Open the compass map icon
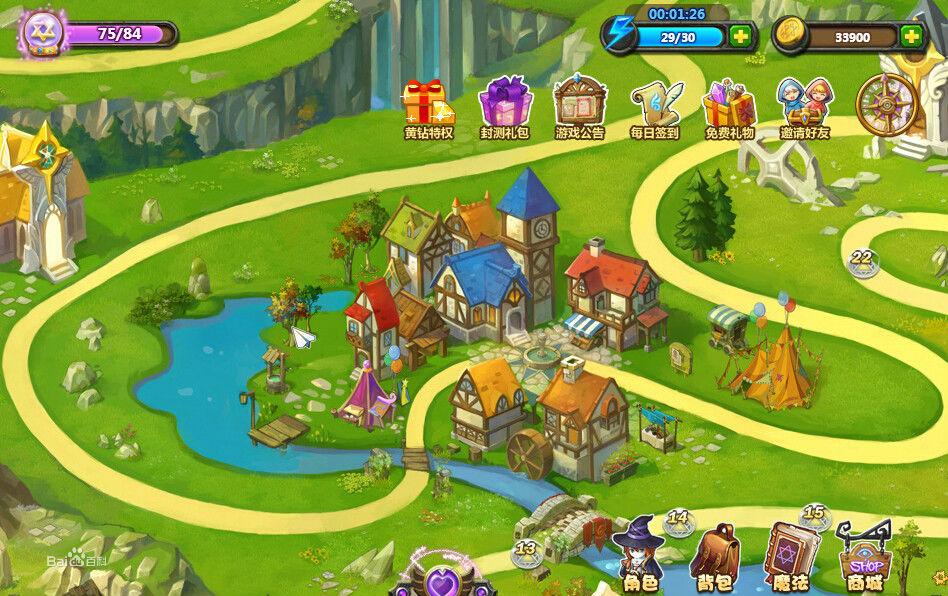Screen dimensions: 948x596 click(886, 104)
